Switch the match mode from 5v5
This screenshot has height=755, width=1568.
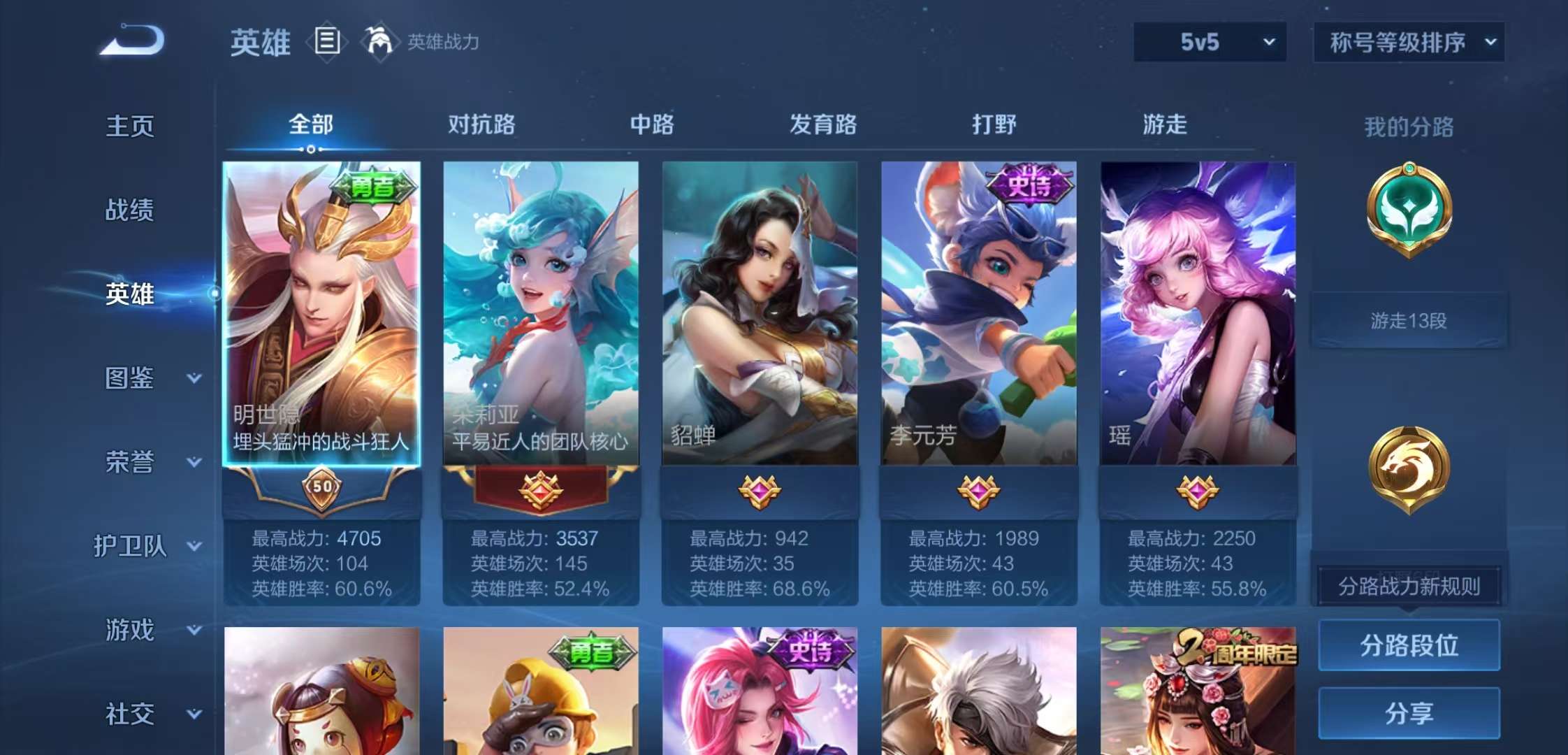tap(1209, 42)
